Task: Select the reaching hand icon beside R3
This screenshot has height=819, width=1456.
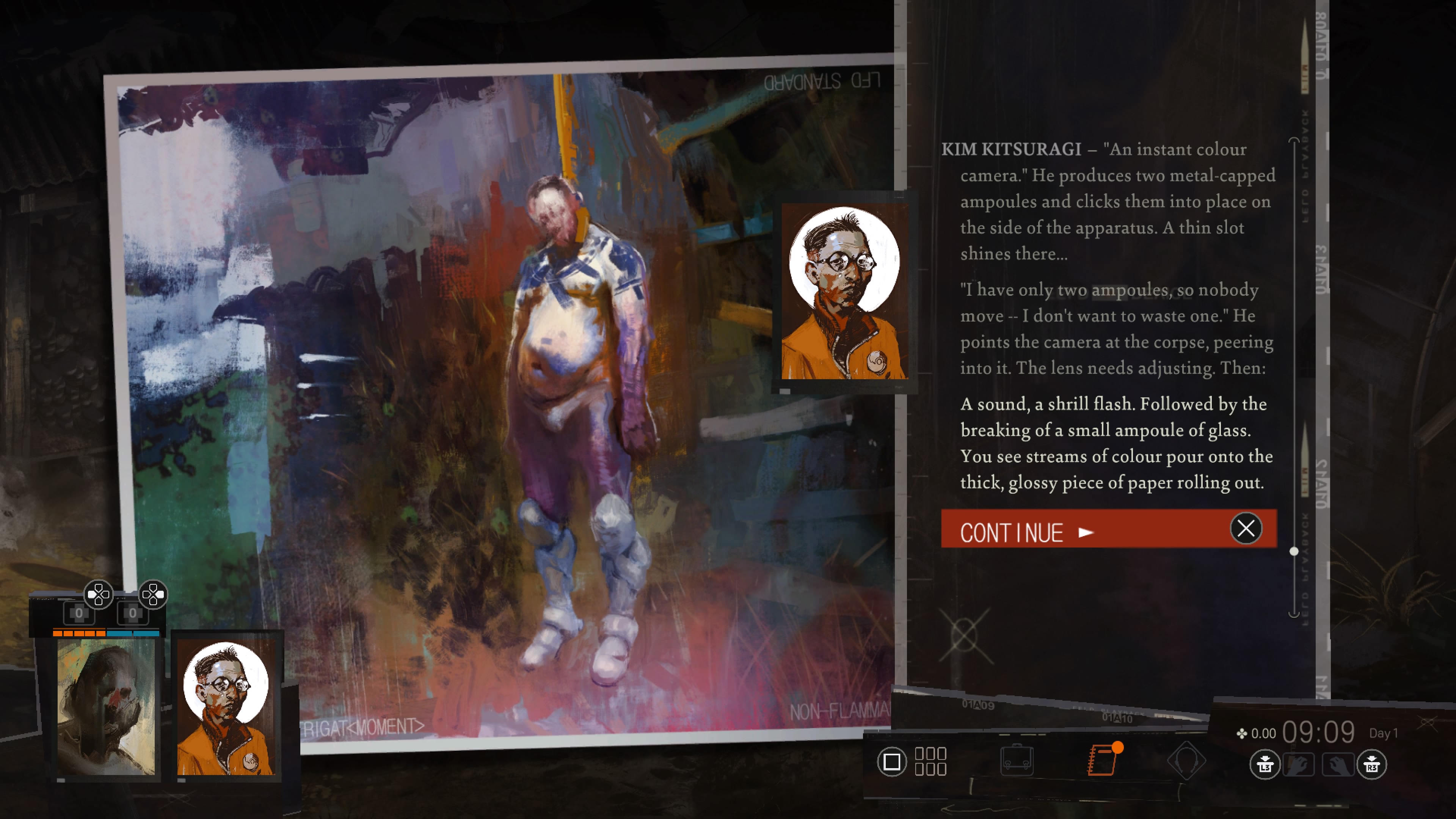Action: pos(1339,765)
